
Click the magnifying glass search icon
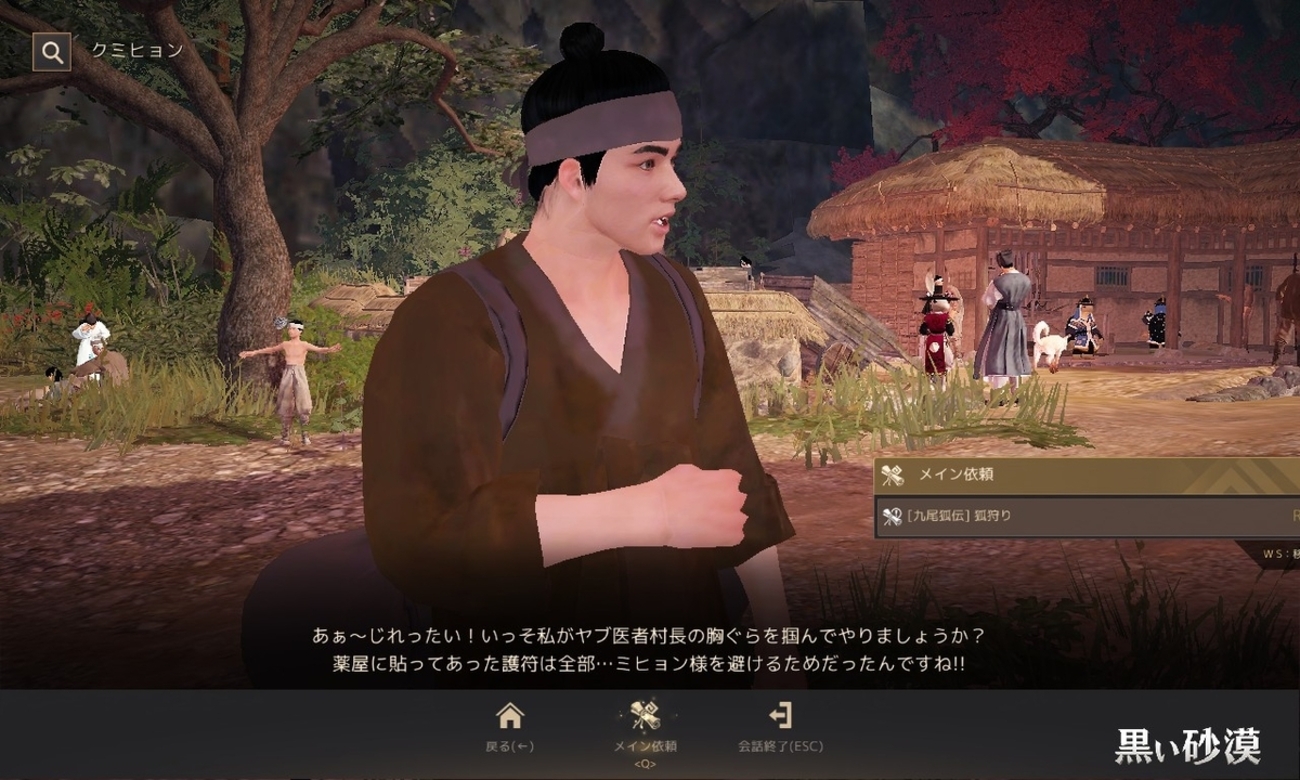pos(51,52)
